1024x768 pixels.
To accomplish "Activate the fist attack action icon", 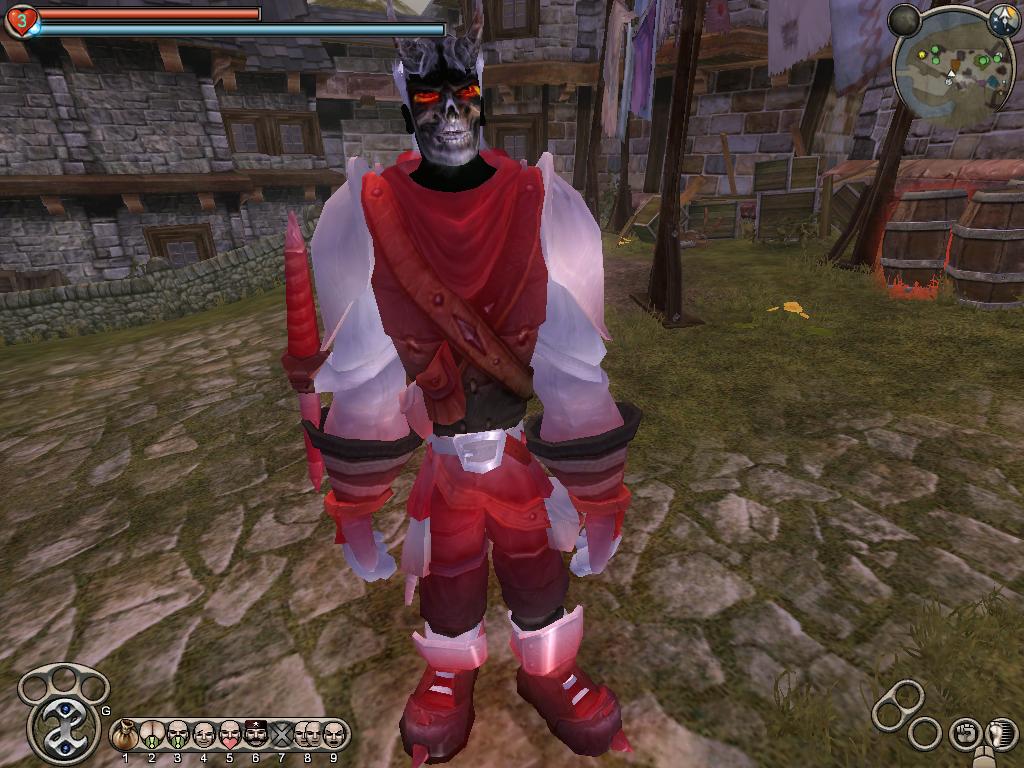I will point(964,733).
